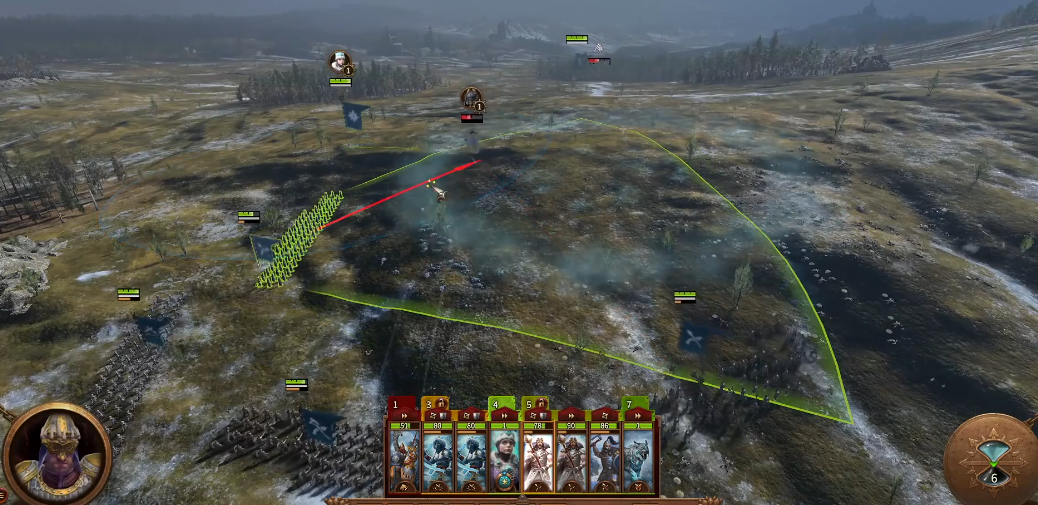Open the red menu button beside the portrait
The width and height of the screenshot is (1038, 505).
(3, 494)
